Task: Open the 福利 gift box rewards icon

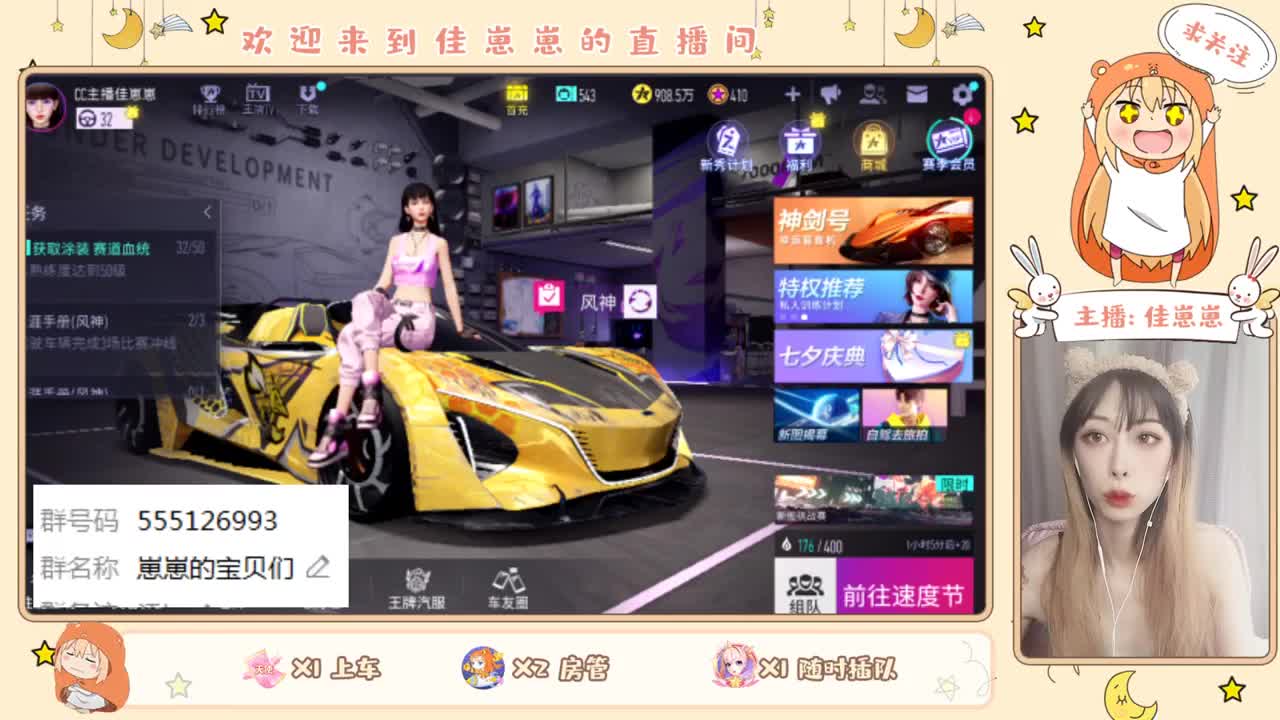Action: [x=800, y=142]
